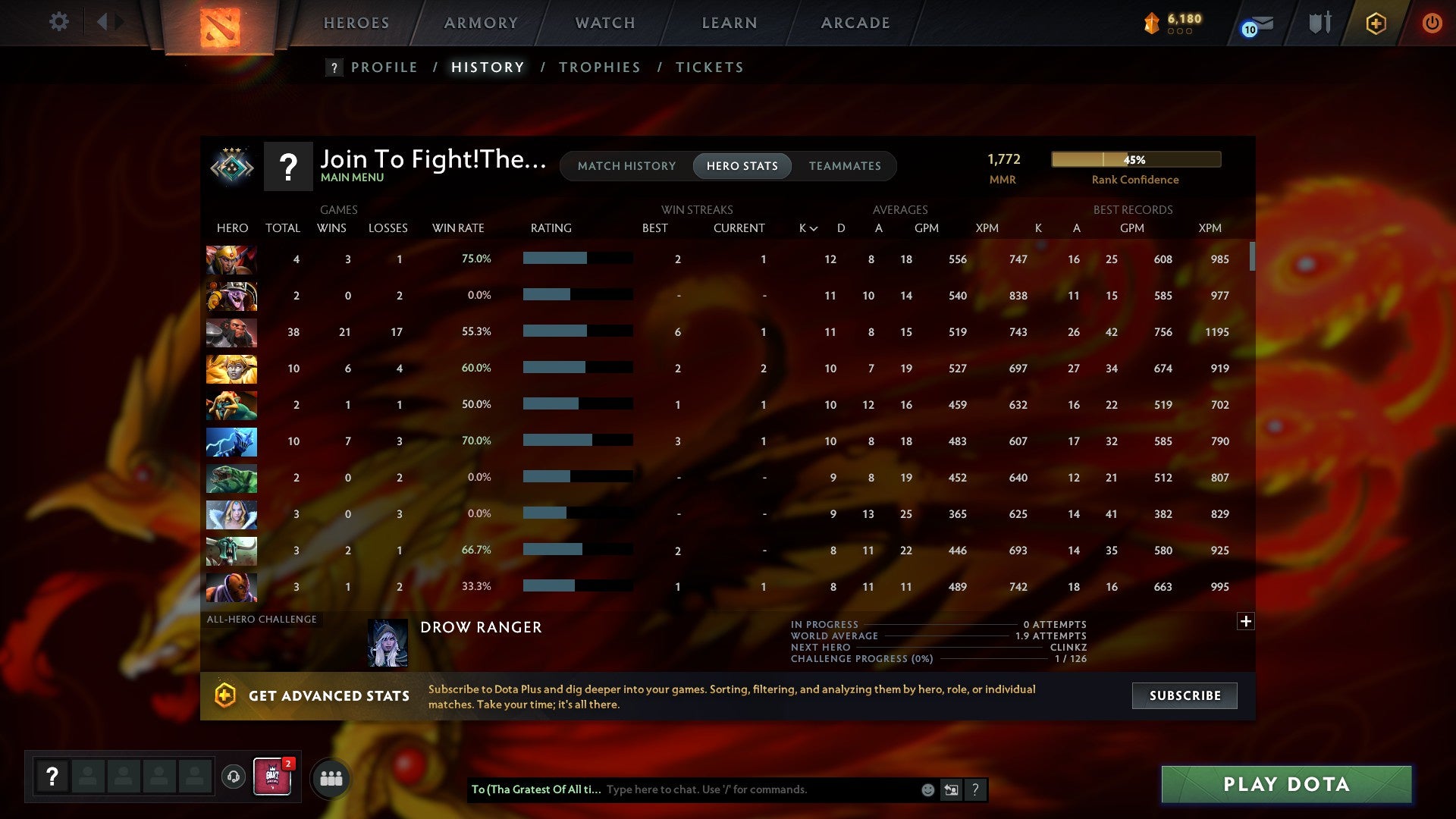Switch to the MATCH HISTORY tab
The image size is (1456, 819).
pyautogui.click(x=626, y=166)
